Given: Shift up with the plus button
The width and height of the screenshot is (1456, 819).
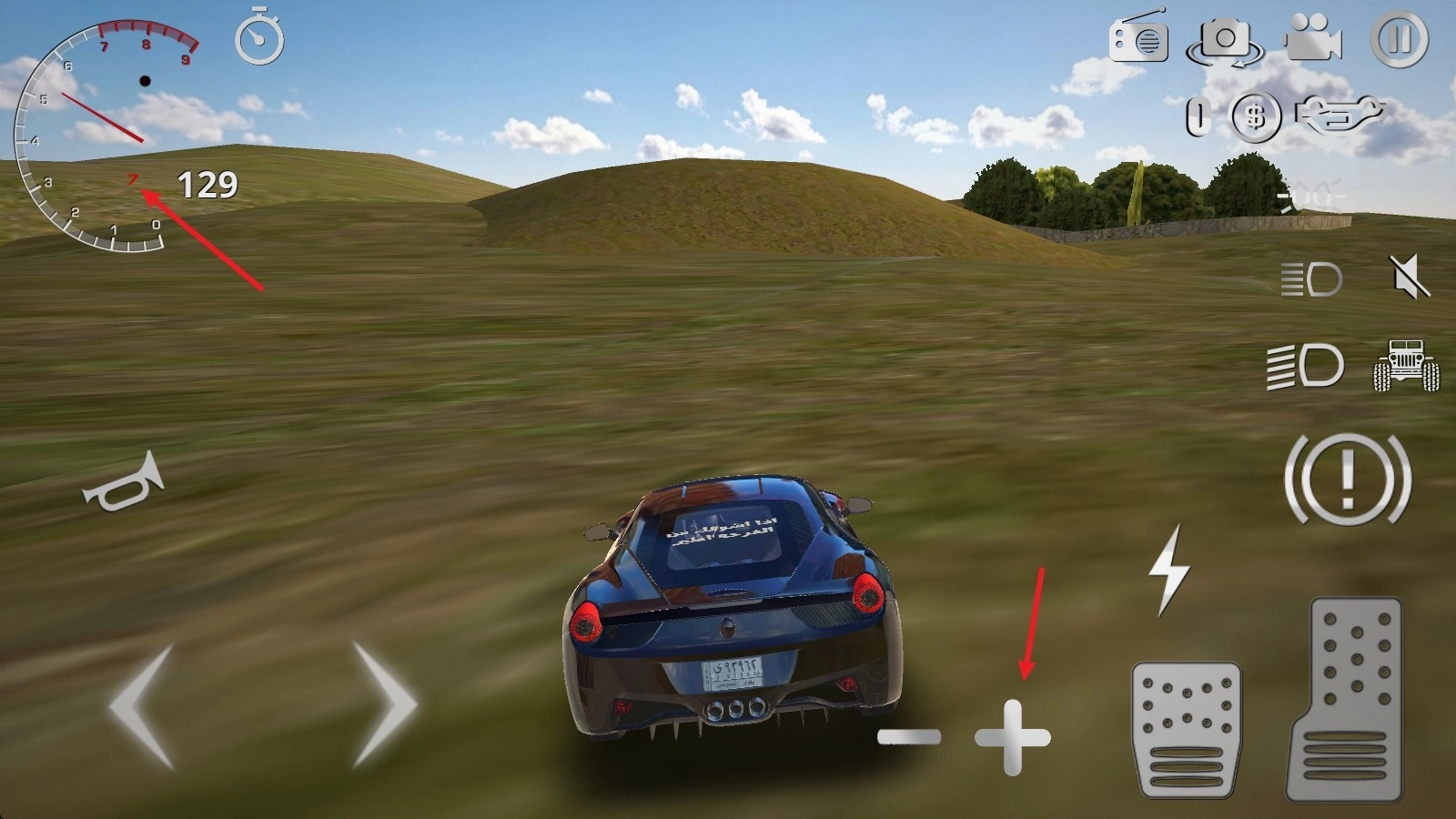Looking at the screenshot, I should [x=1012, y=737].
